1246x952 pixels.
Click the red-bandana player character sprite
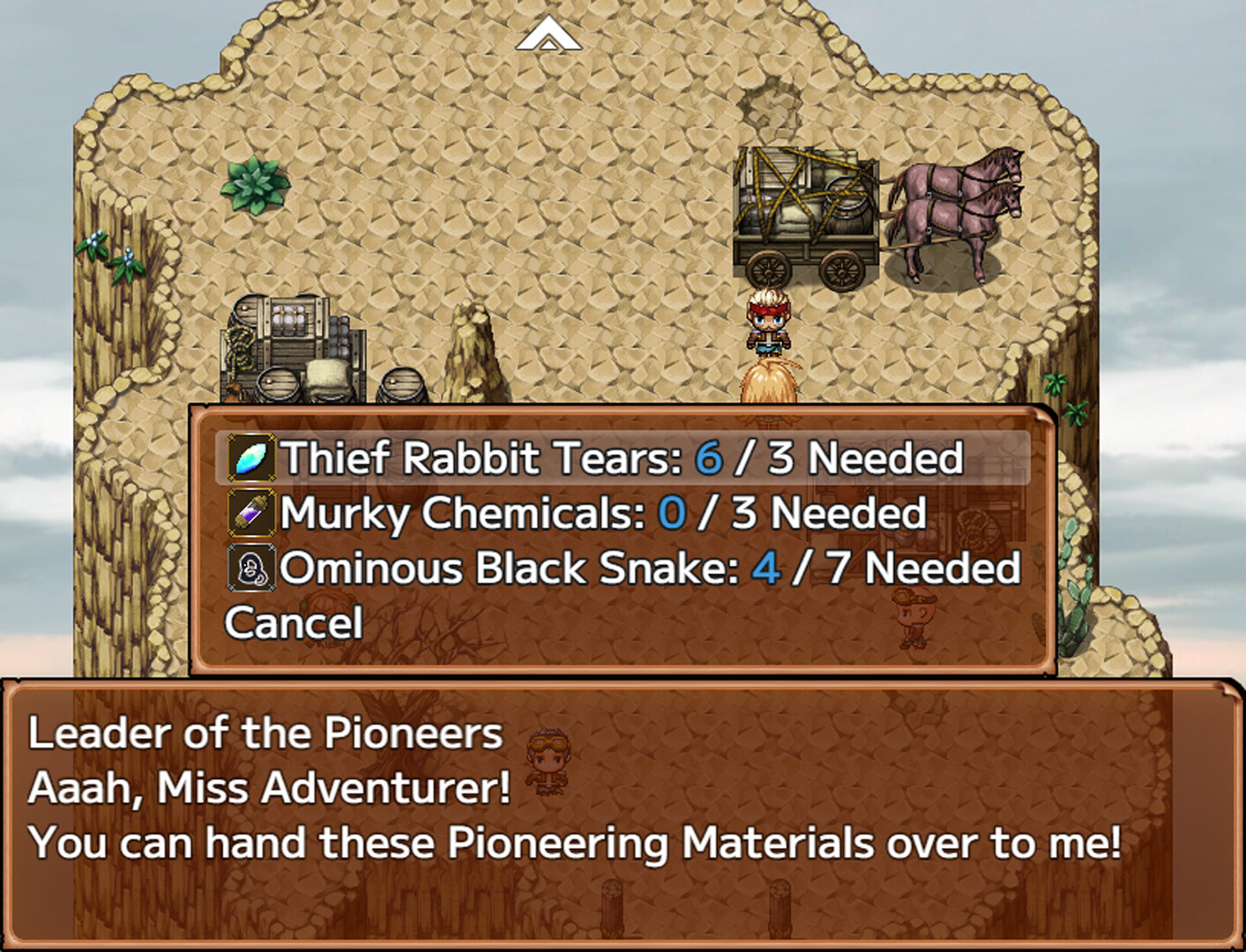[x=769, y=322]
